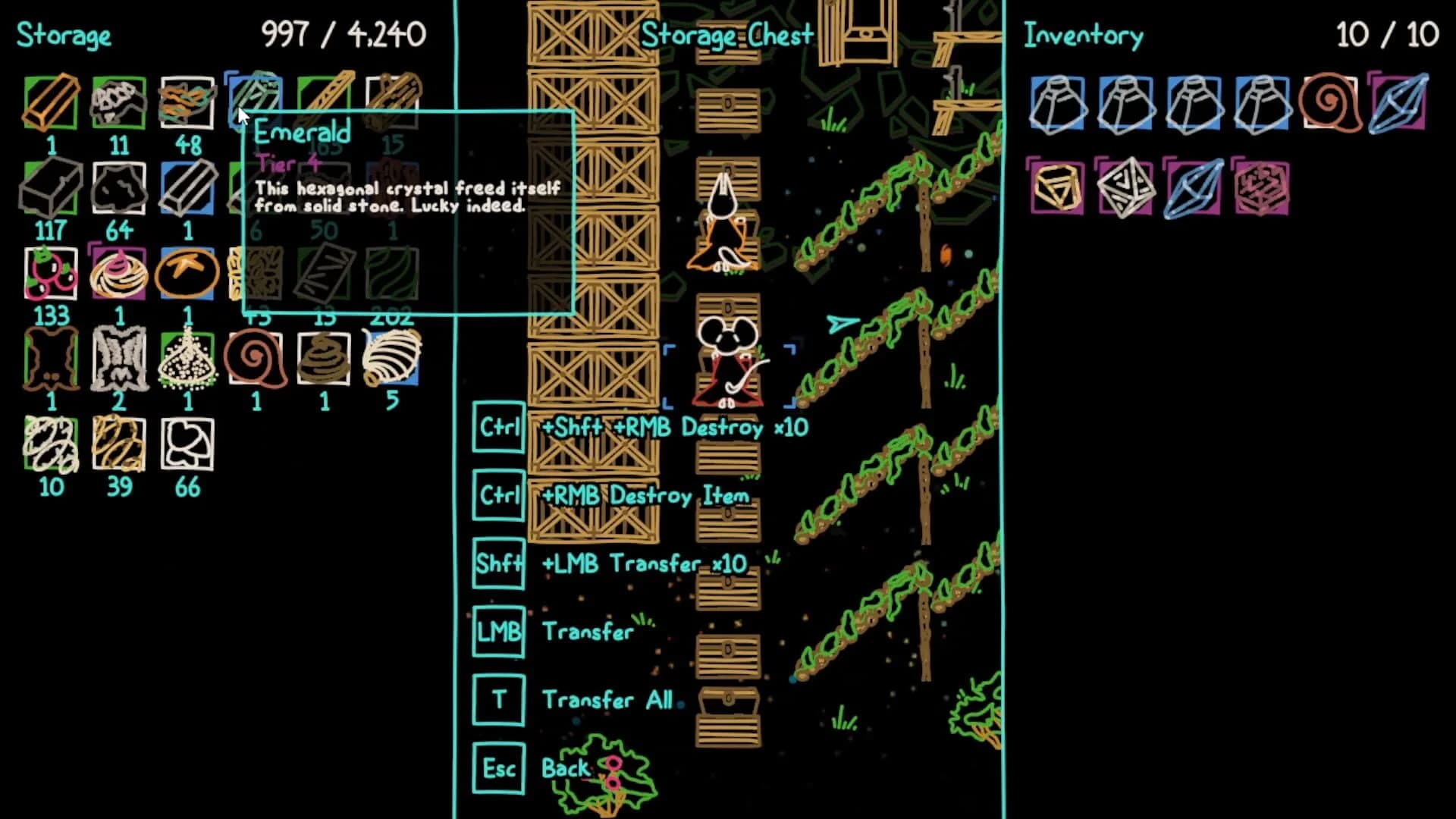Image resolution: width=1456 pixels, height=819 pixels.
Task: Select the silver bar item in Storage
Action: click(x=186, y=186)
